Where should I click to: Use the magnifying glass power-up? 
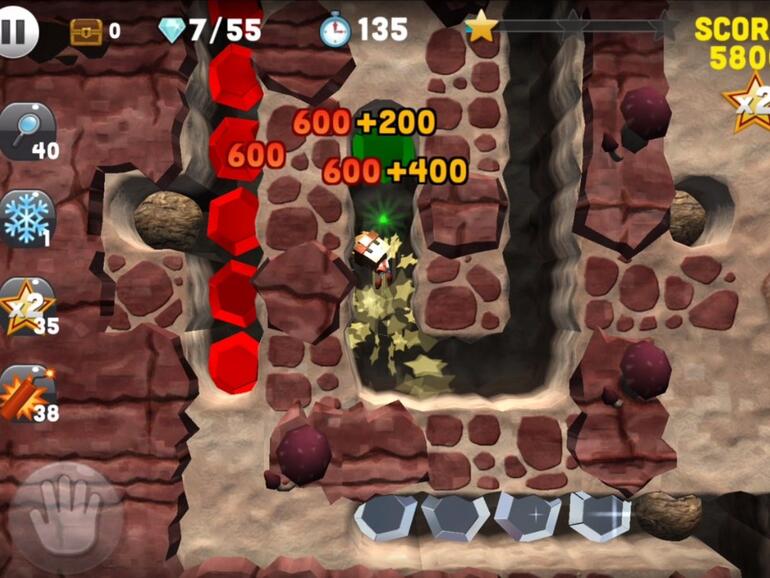coord(27,132)
